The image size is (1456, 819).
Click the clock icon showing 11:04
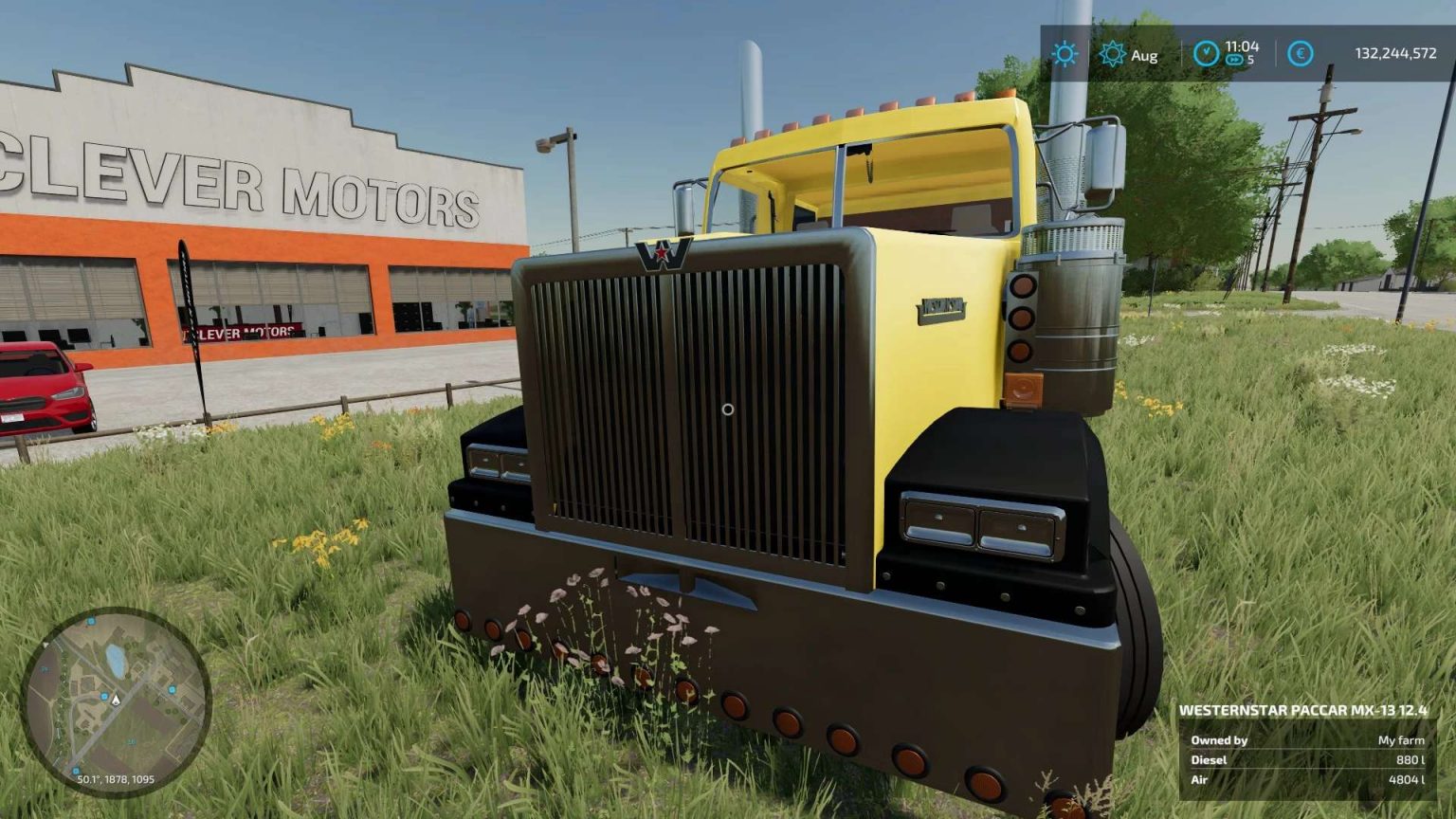click(1205, 54)
